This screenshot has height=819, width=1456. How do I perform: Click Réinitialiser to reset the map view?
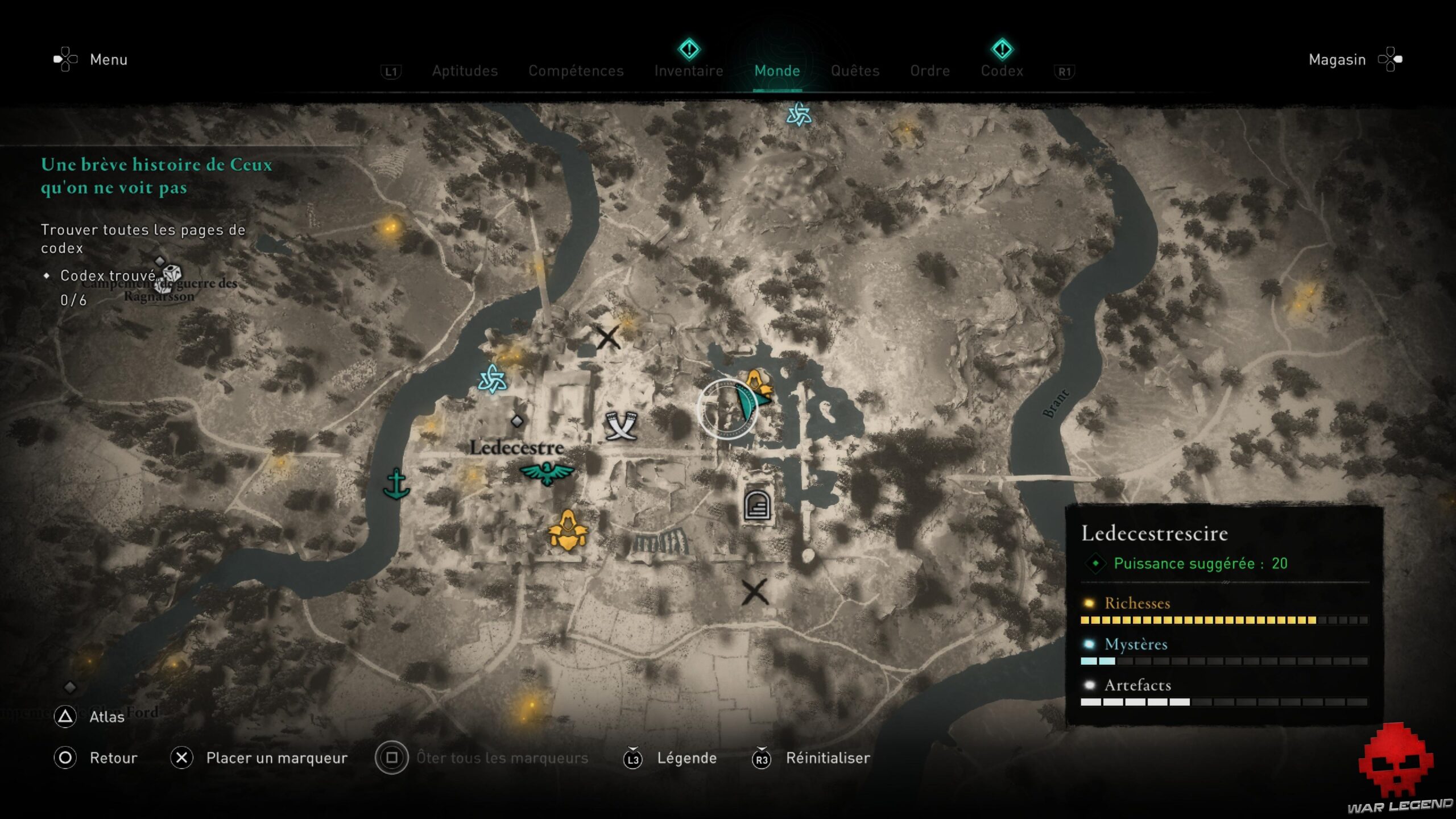[x=828, y=758]
